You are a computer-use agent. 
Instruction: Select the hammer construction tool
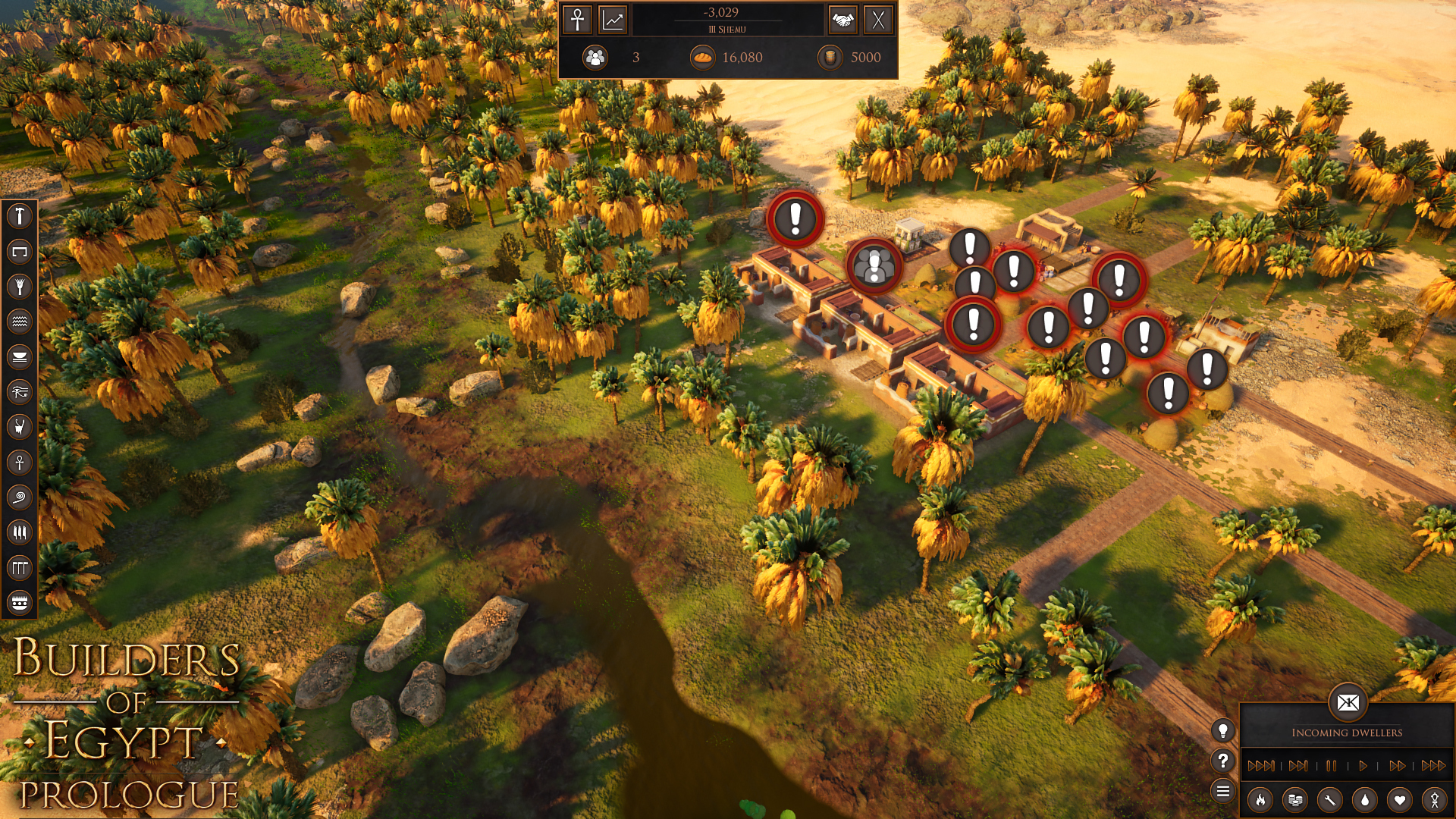pyautogui.click(x=20, y=217)
